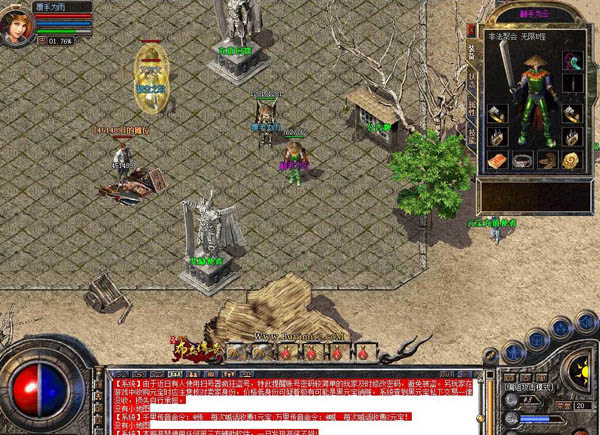
Task: Select the golden spiral charm slot
Action: (571, 160)
